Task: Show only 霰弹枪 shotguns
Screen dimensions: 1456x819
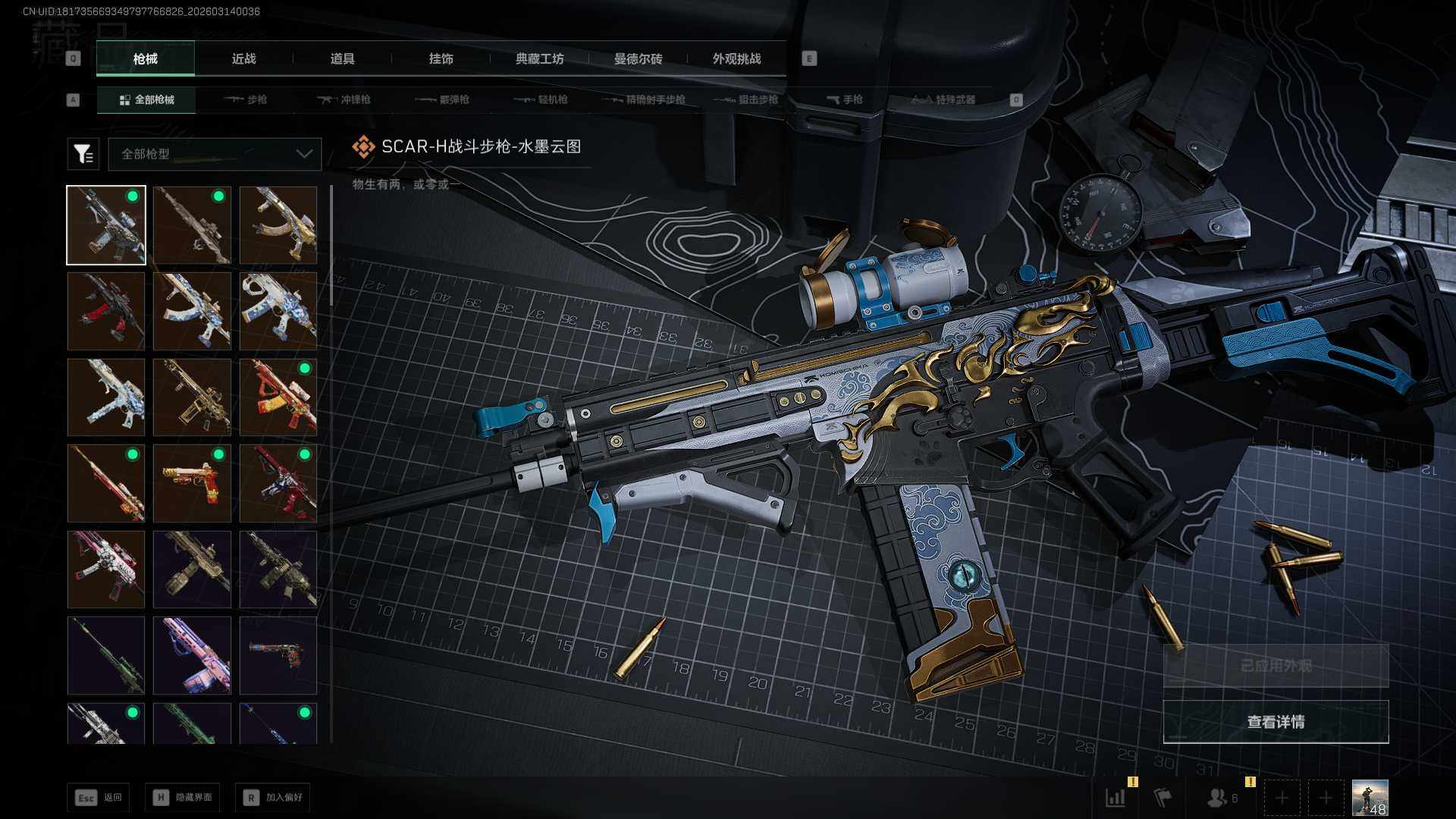Action: (x=443, y=99)
